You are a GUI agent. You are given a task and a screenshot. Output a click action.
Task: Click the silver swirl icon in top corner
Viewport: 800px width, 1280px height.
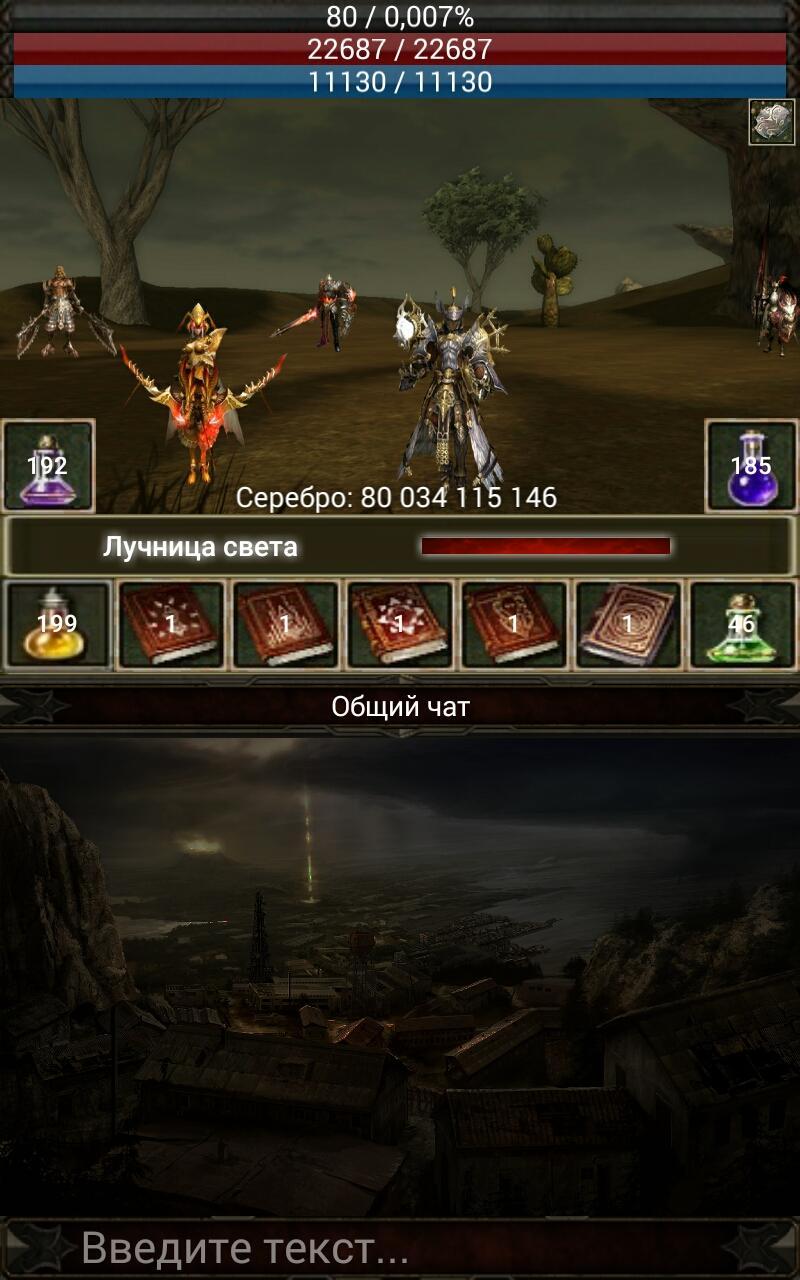[x=771, y=122]
